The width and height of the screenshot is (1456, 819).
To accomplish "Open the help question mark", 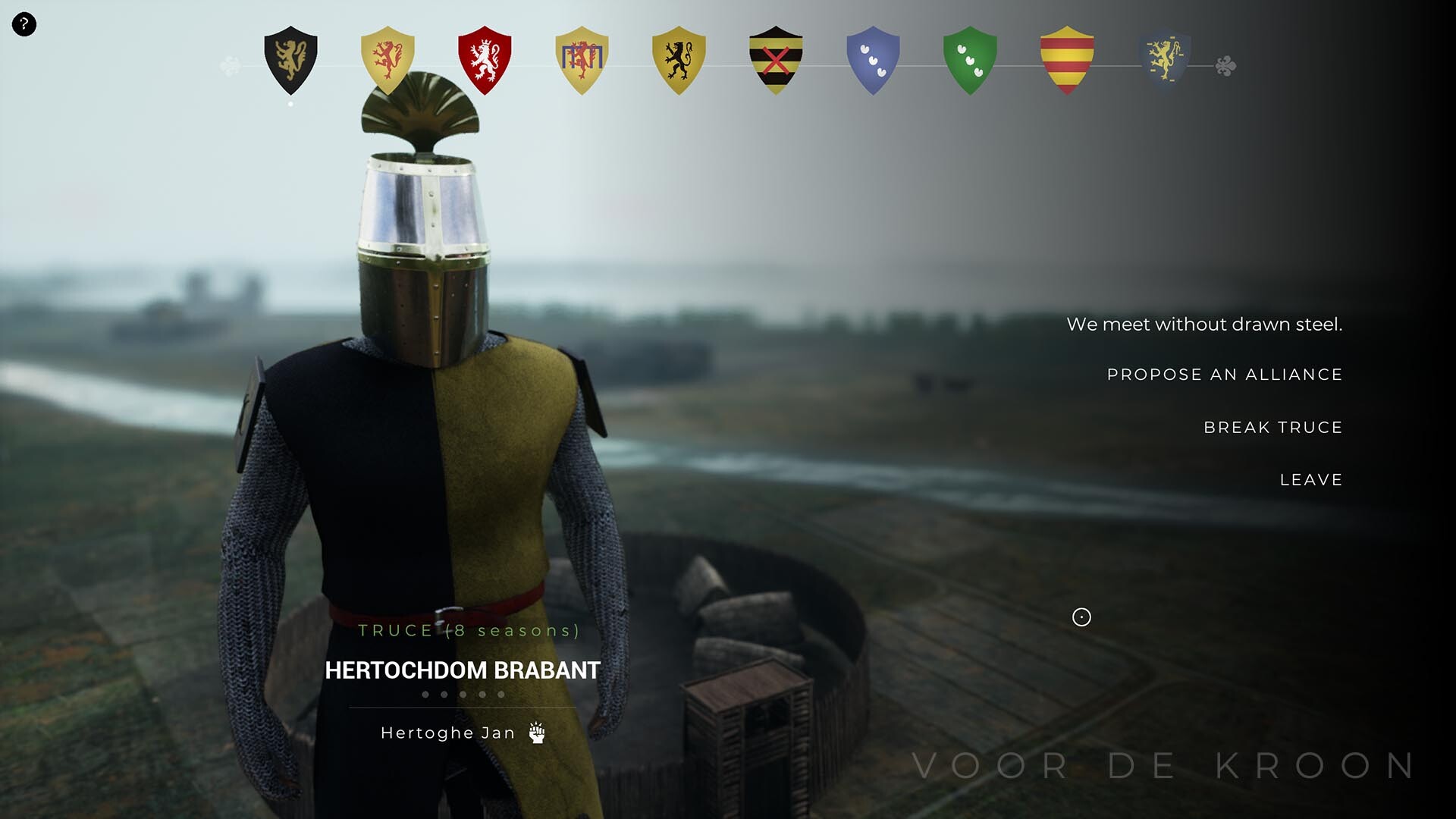I will 25,25.
